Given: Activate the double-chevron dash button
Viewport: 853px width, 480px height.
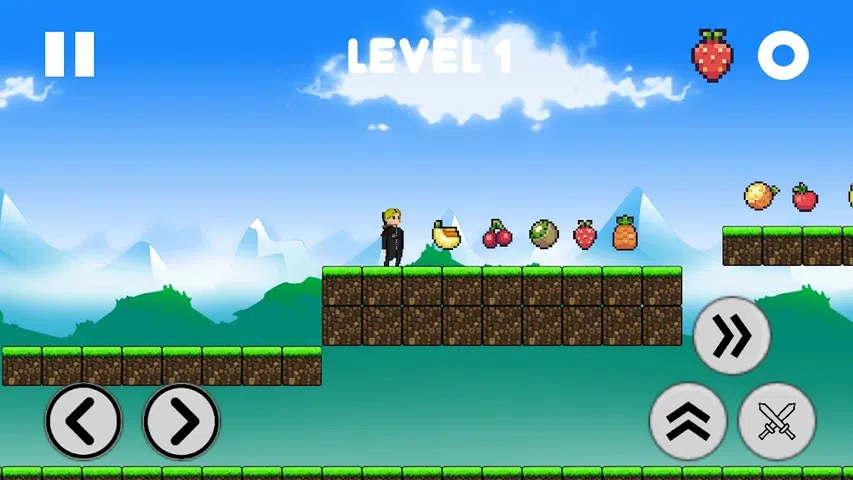Looking at the screenshot, I should (732, 336).
